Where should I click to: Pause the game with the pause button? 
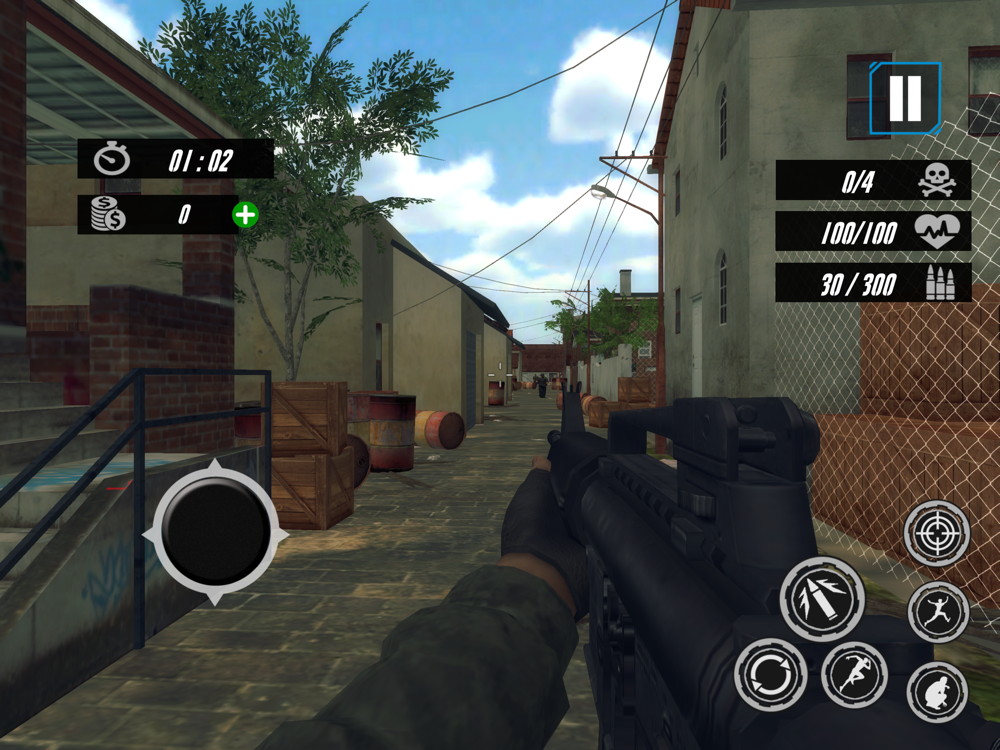(x=905, y=98)
